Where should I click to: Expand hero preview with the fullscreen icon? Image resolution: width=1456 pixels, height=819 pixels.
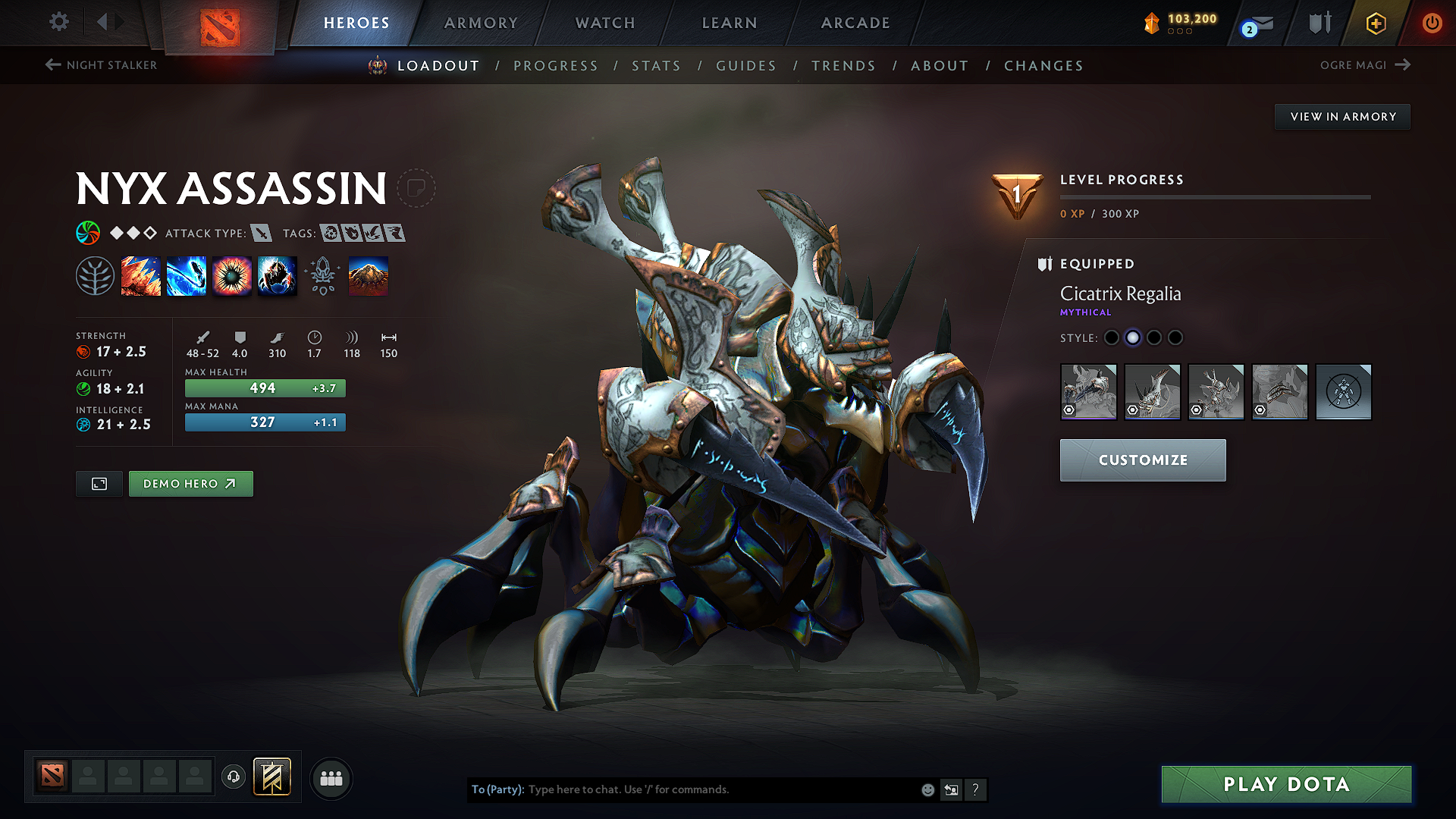click(99, 483)
